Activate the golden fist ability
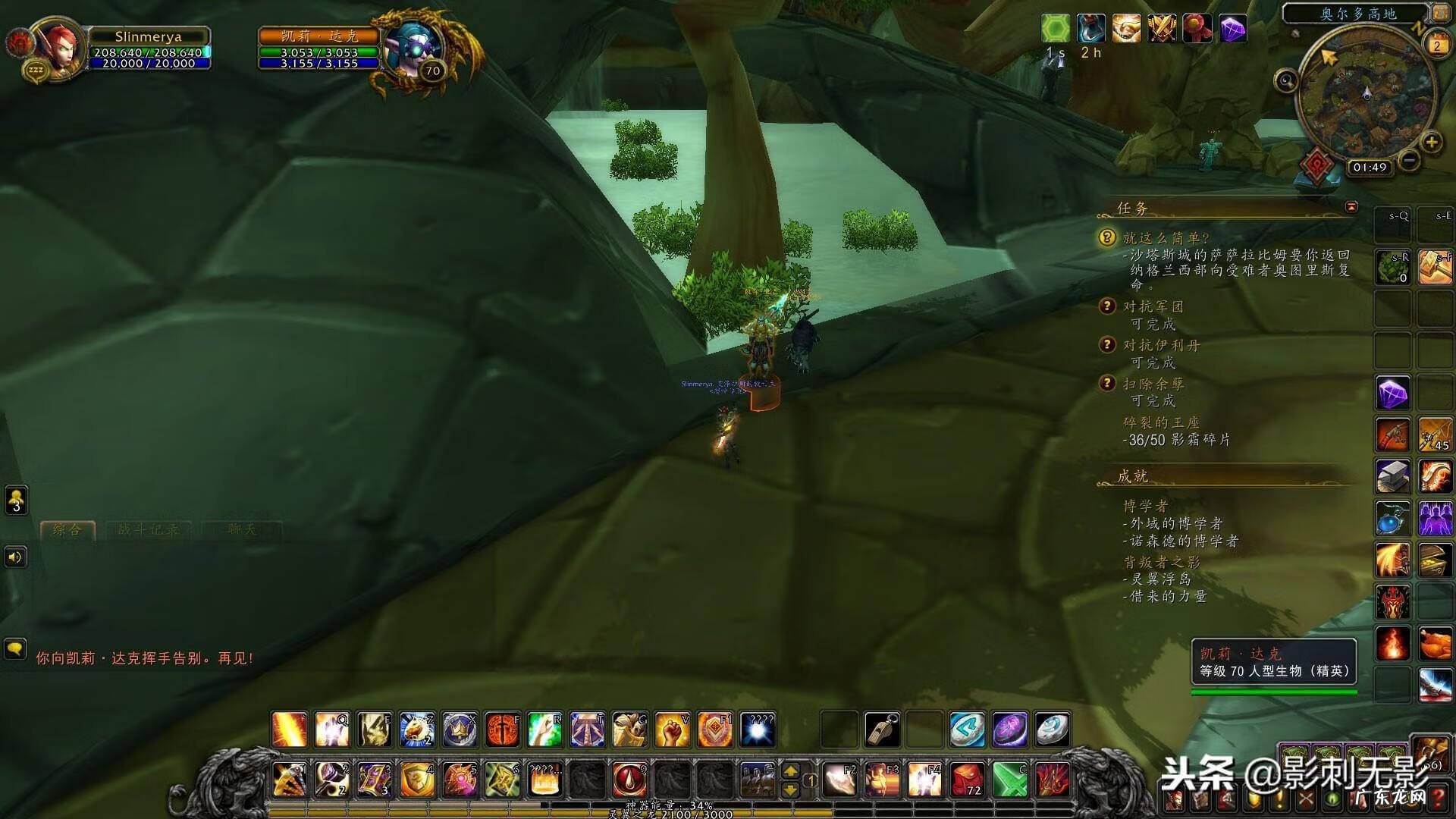This screenshot has height=819, width=1456. click(x=672, y=730)
